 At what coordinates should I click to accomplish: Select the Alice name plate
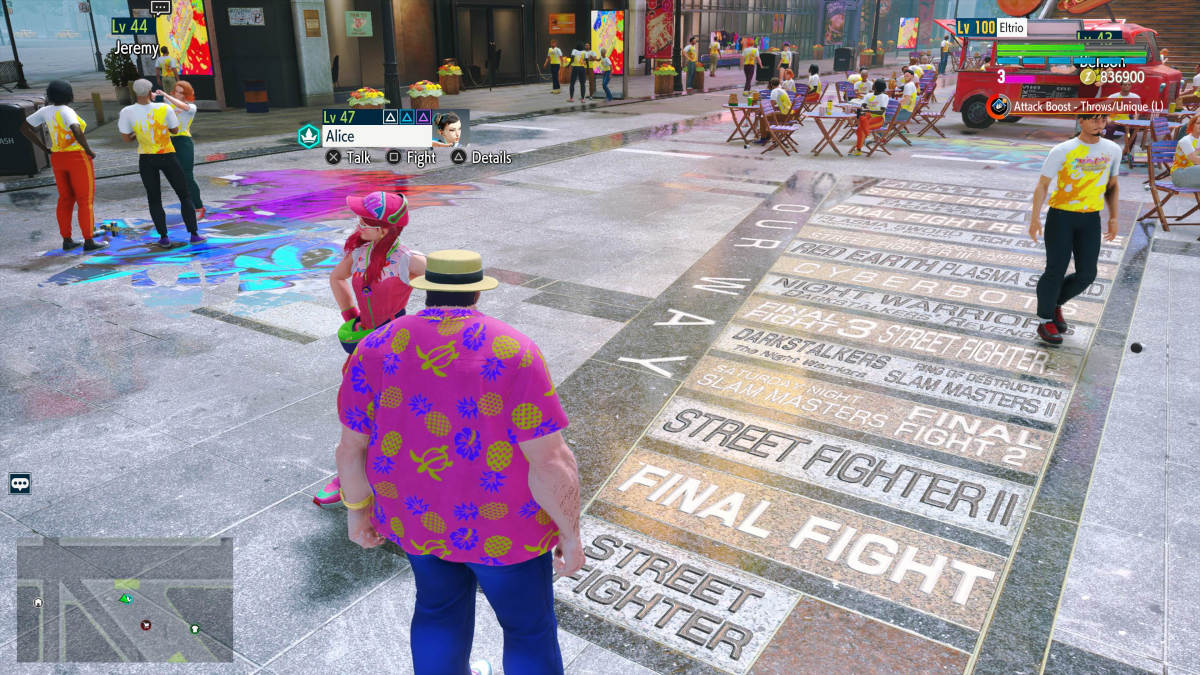377,137
